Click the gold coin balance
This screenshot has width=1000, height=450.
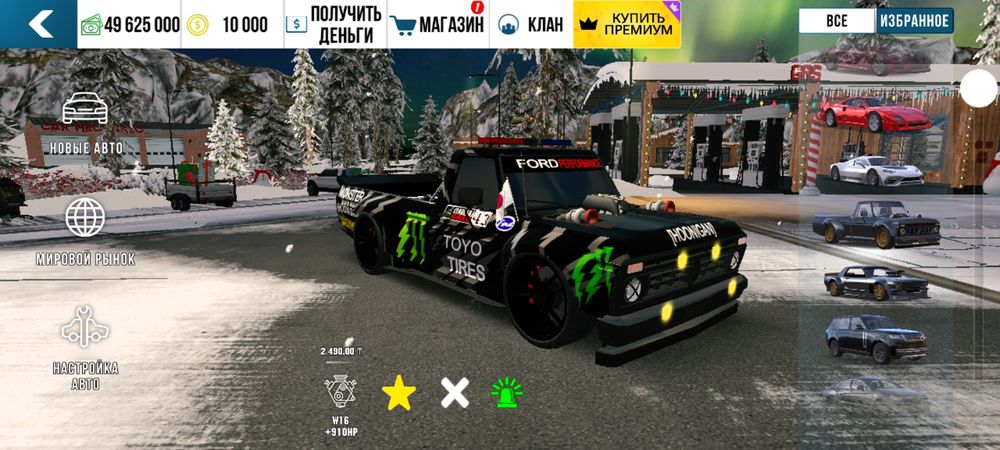click(233, 24)
